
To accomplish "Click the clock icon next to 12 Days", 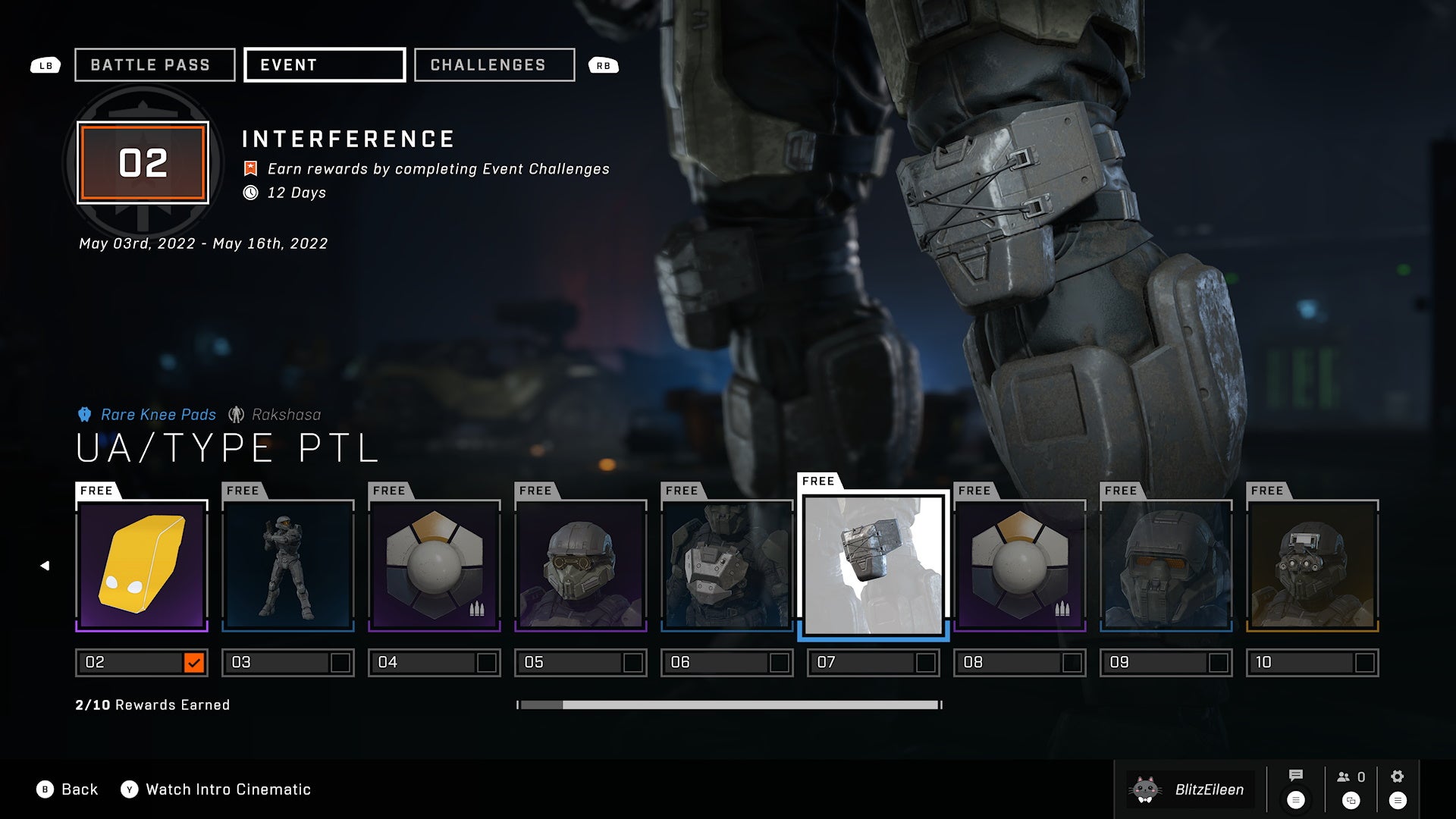I will click(x=249, y=193).
